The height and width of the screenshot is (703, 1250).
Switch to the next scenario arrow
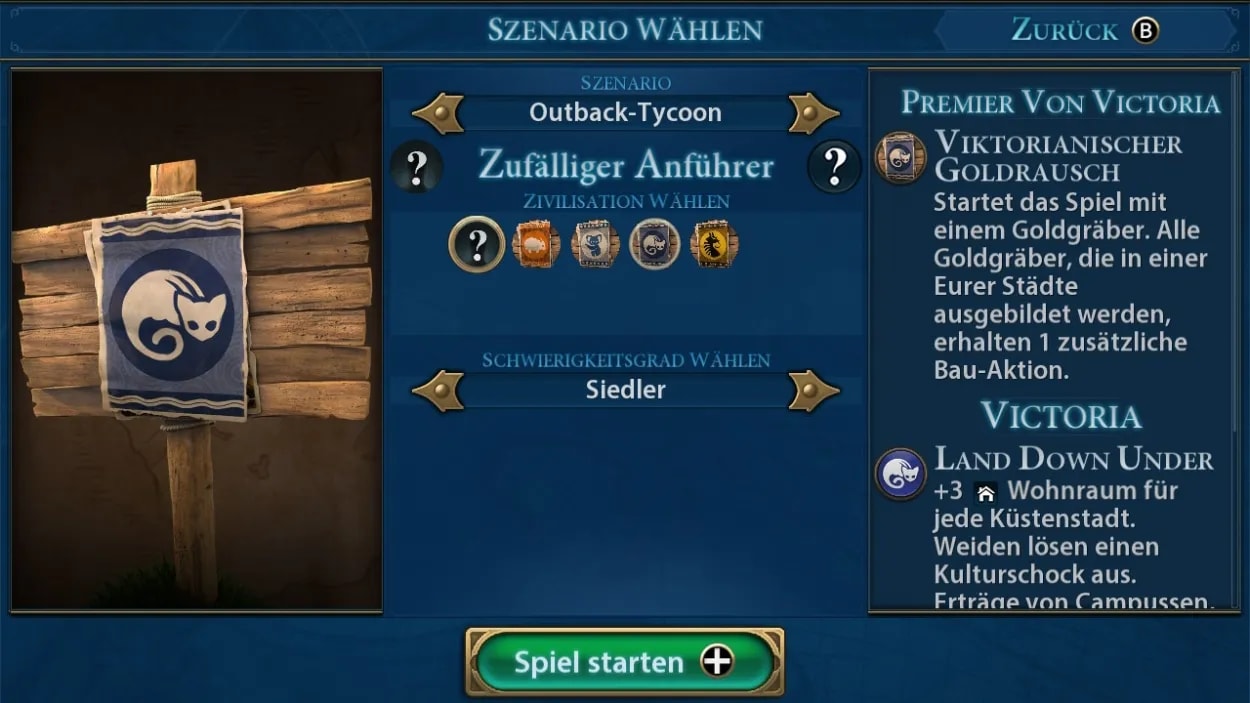[812, 113]
